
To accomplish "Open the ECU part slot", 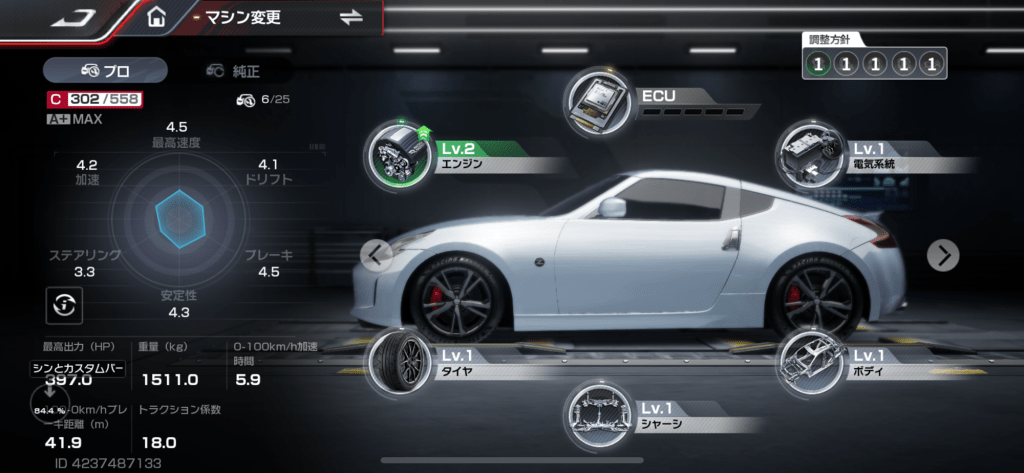I will (x=601, y=102).
